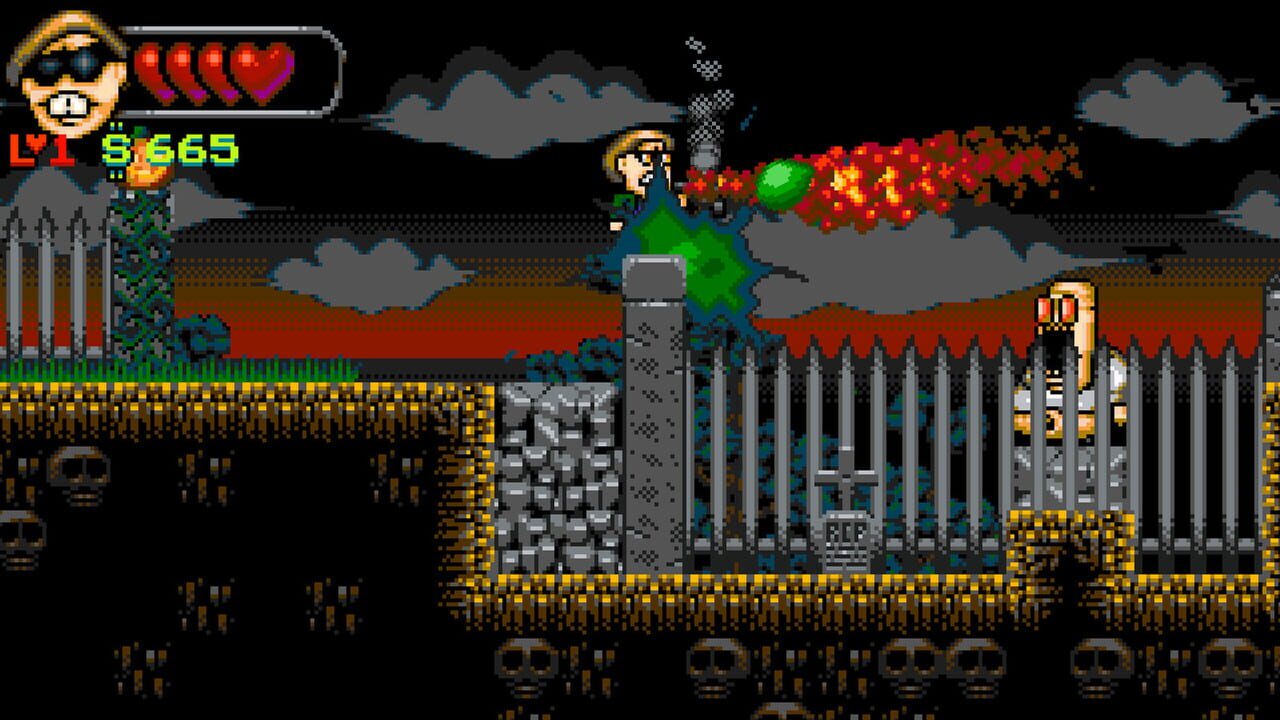Click the red heart next to the L

click(x=35, y=142)
